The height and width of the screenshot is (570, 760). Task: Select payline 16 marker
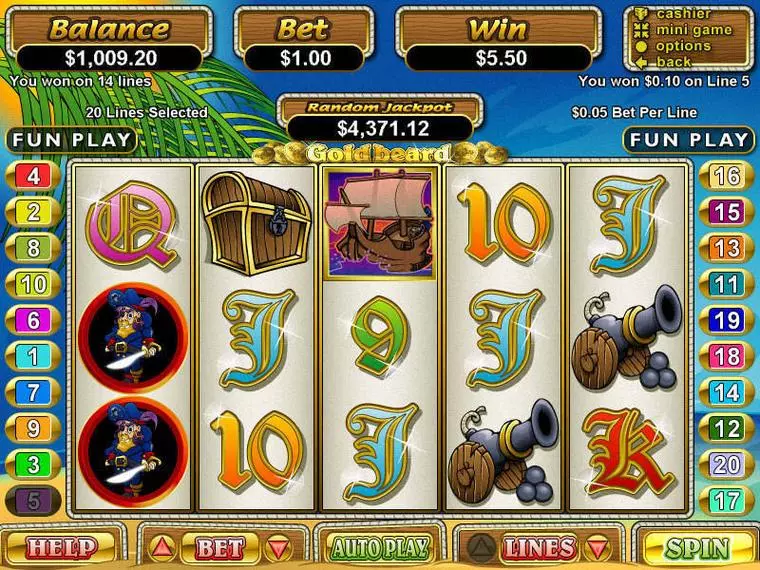[727, 177]
